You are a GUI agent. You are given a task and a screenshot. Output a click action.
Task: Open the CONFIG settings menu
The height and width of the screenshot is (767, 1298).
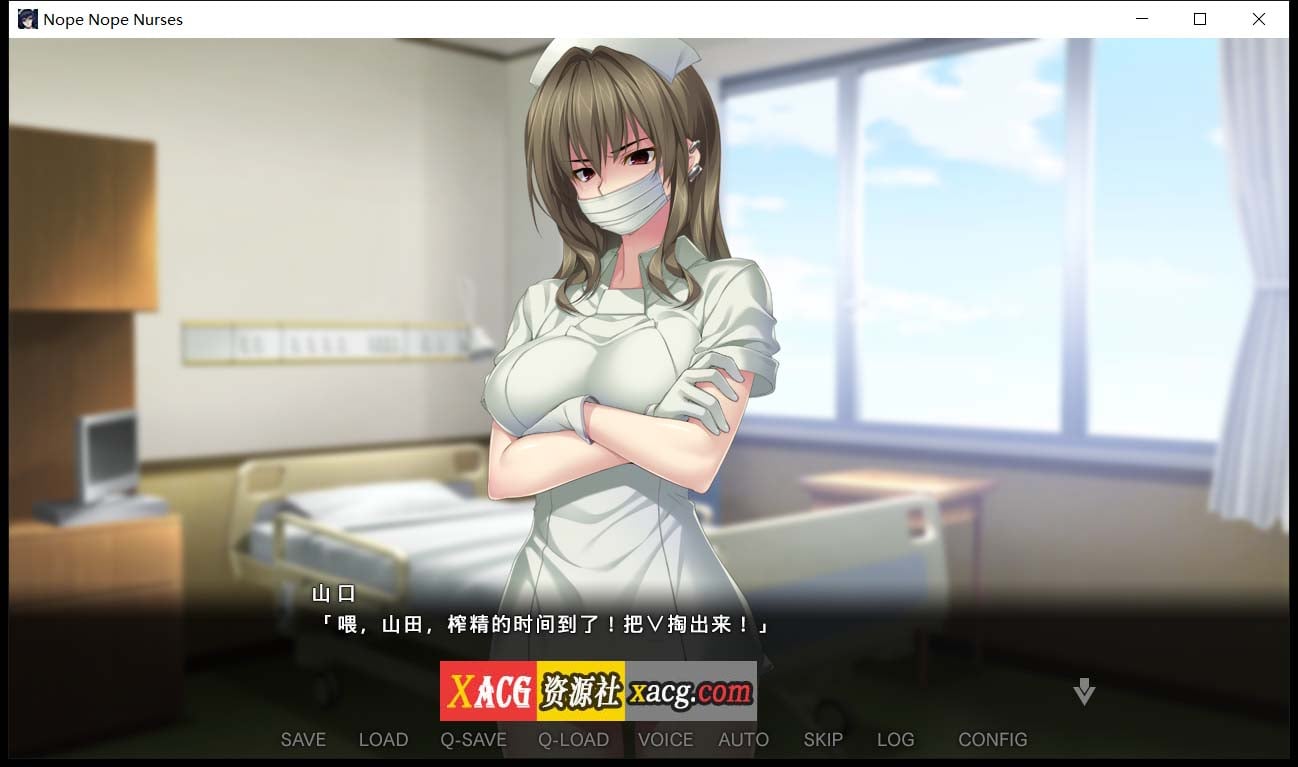tap(992, 740)
